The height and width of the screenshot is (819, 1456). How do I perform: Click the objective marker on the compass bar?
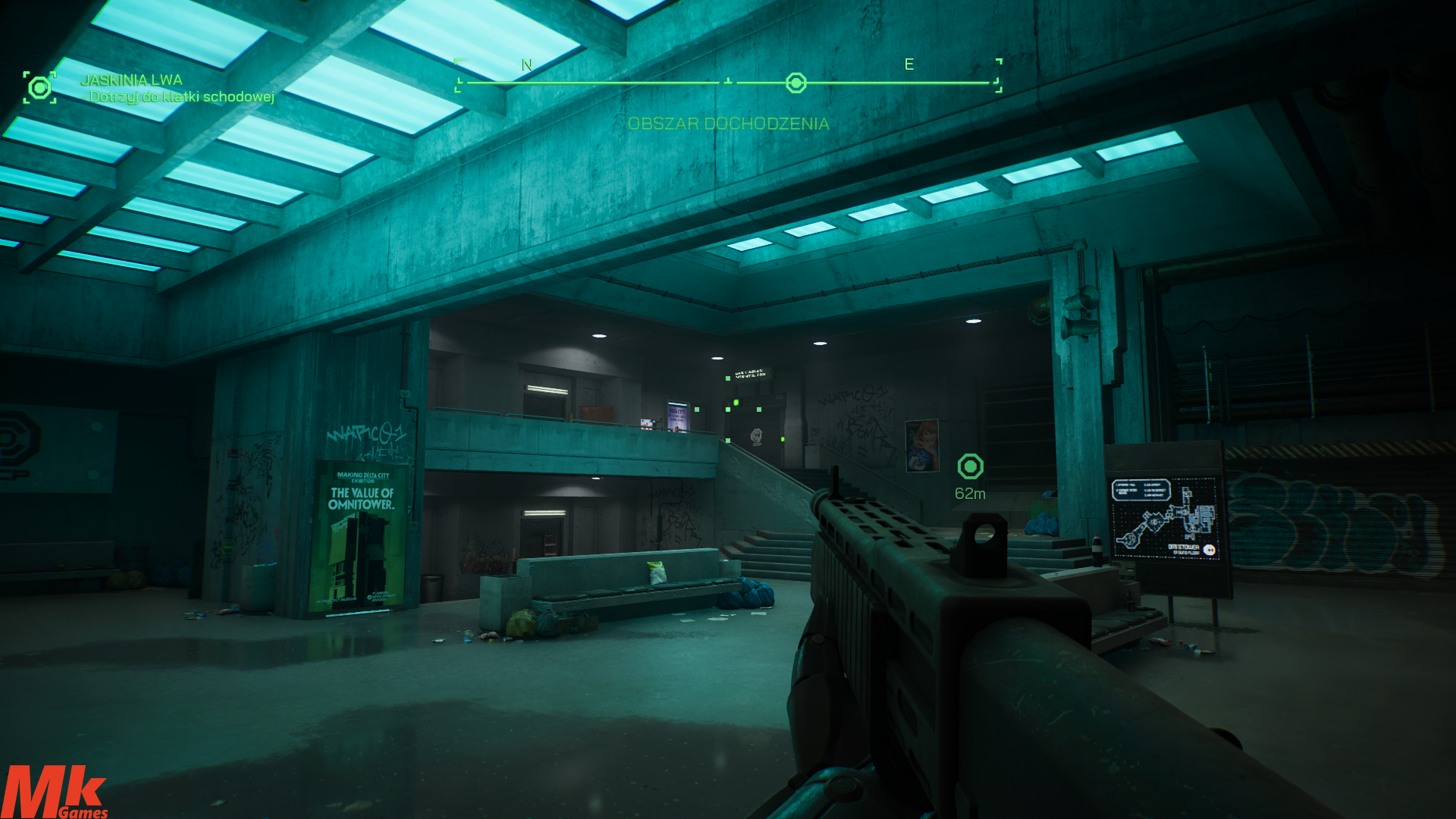coord(795,83)
